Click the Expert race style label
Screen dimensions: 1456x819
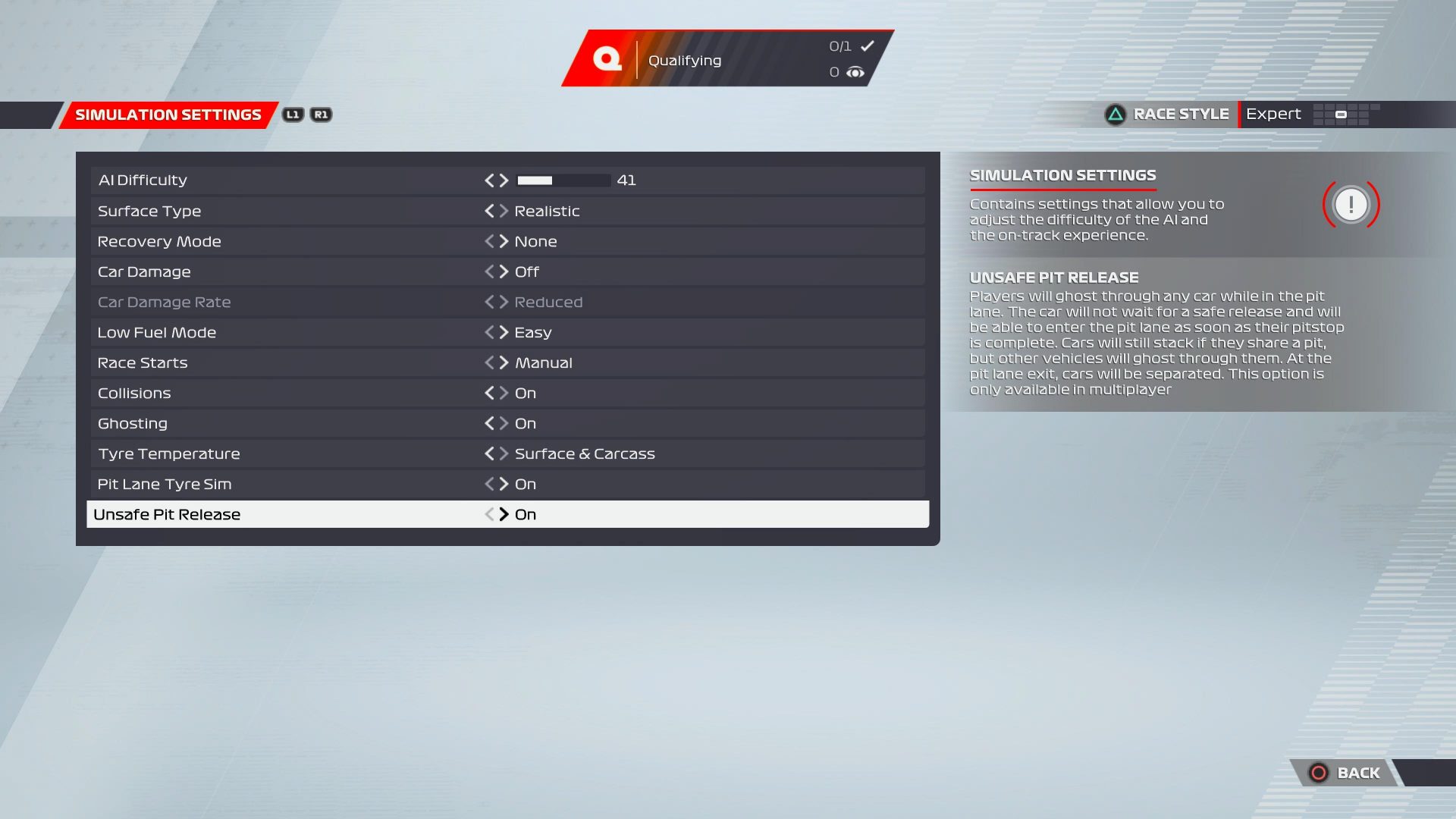(1273, 113)
